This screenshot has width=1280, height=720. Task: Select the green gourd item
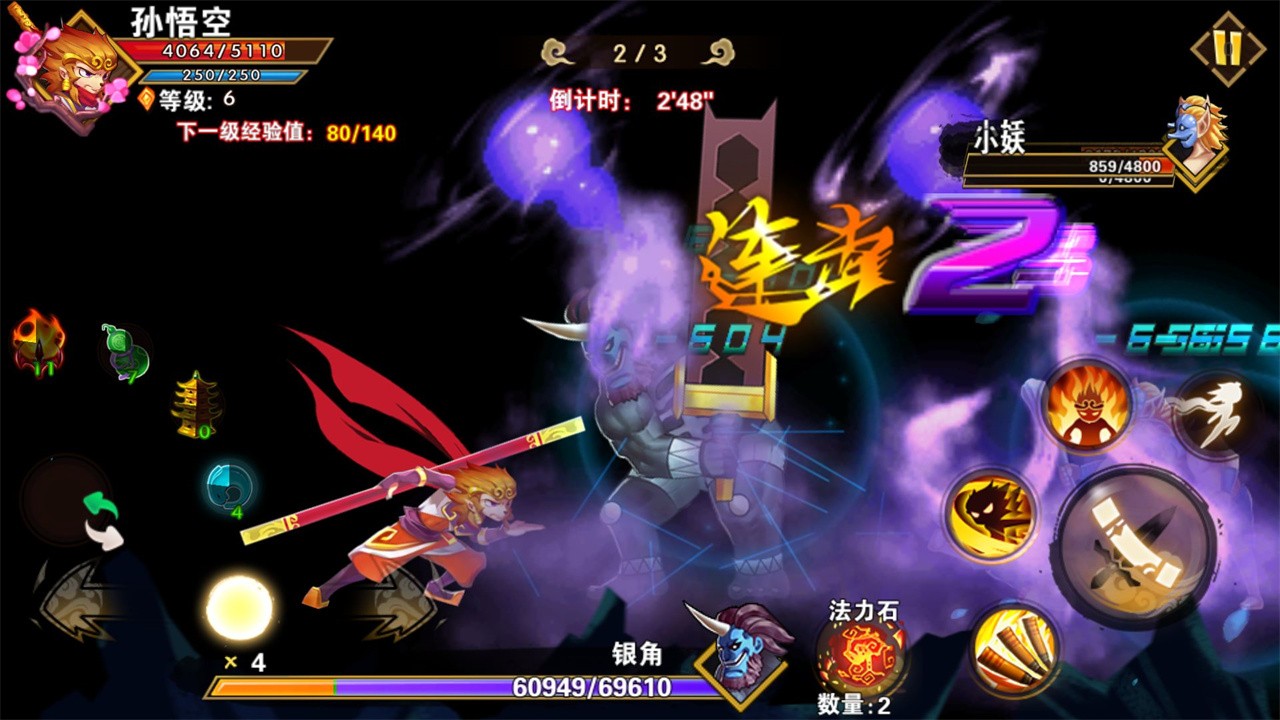pos(126,352)
